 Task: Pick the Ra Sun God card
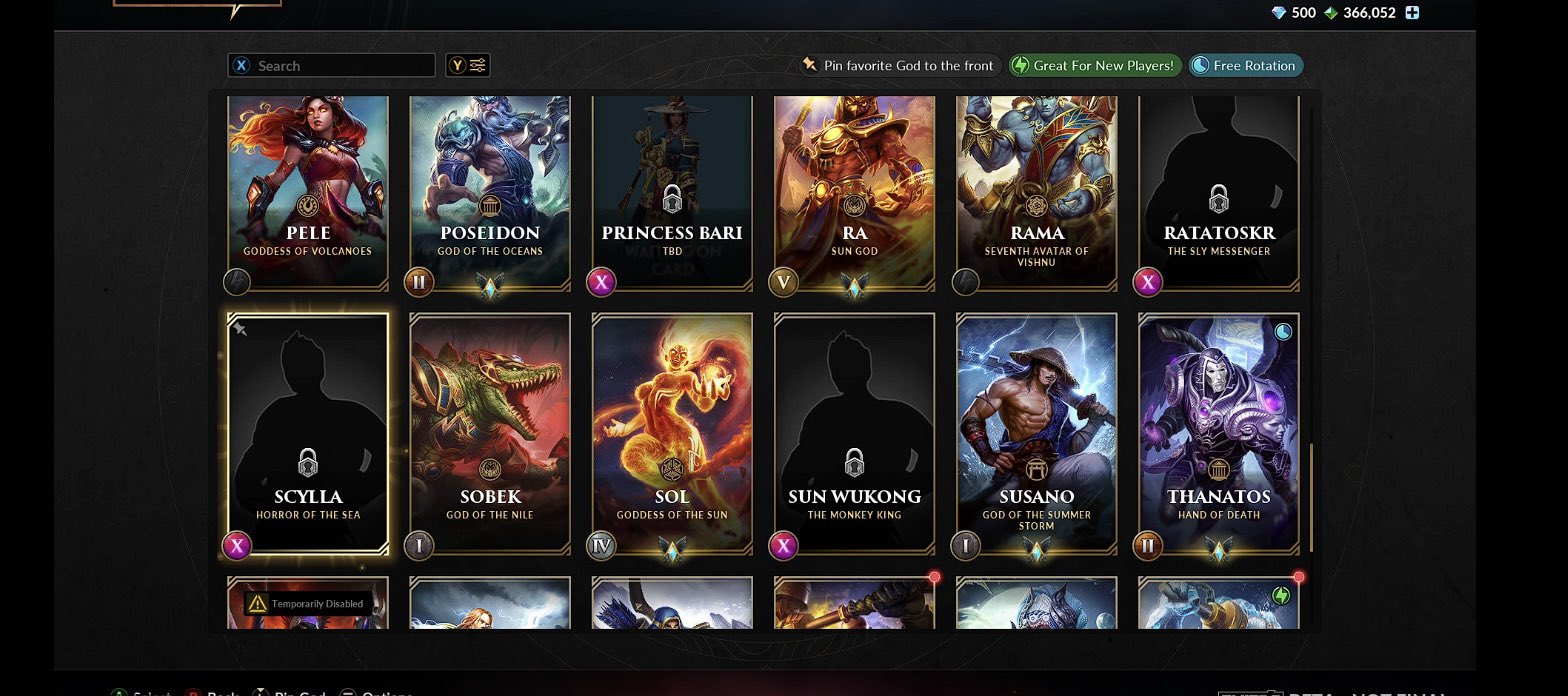click(854, 190)
